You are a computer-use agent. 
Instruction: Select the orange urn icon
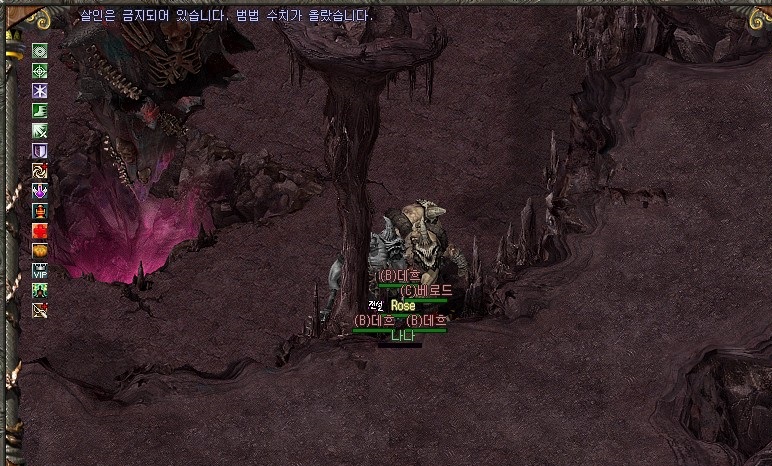click(40, 210)
